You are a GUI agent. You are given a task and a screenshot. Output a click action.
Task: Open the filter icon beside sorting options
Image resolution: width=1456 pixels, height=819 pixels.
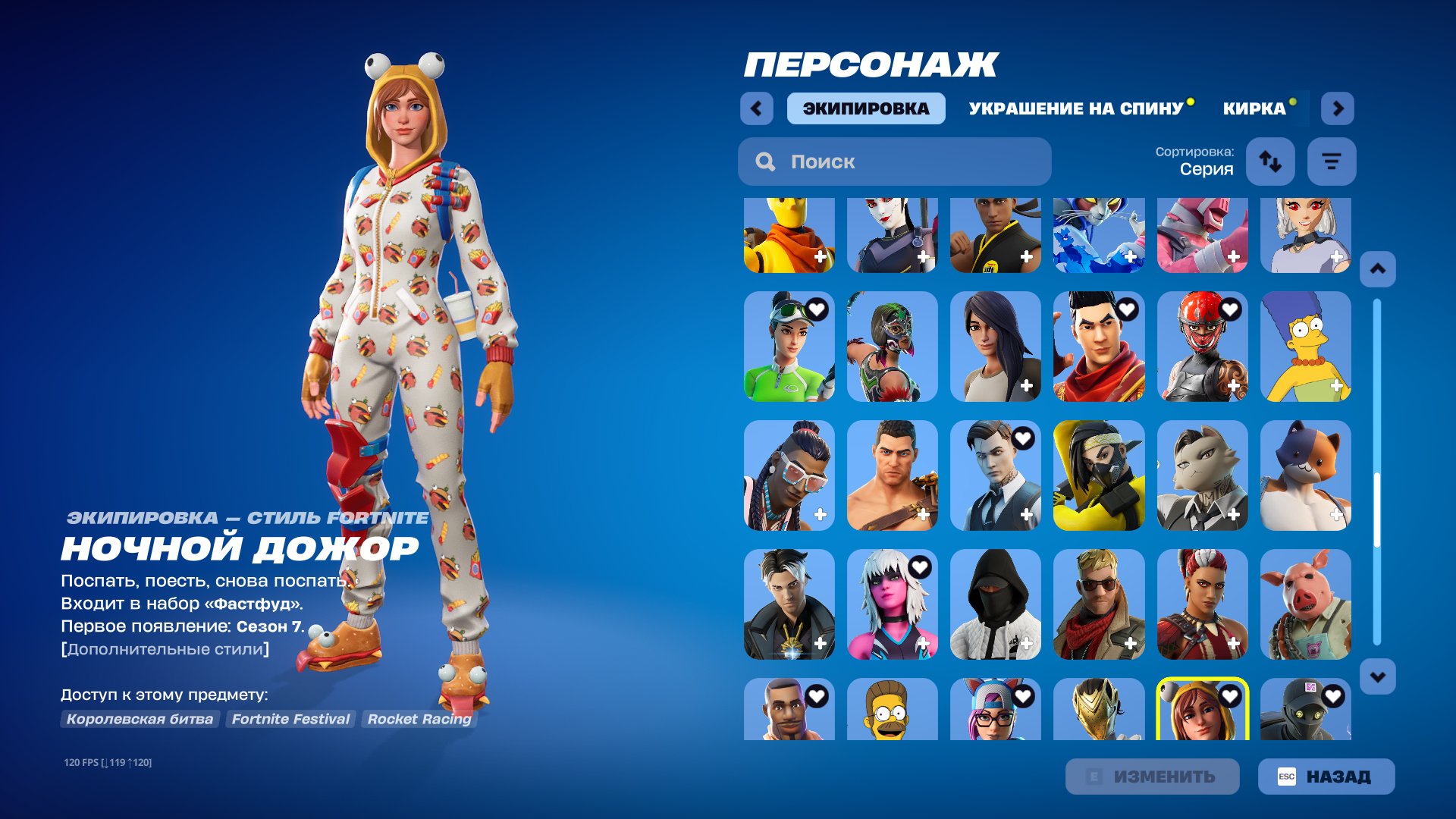click(1332, 162)
